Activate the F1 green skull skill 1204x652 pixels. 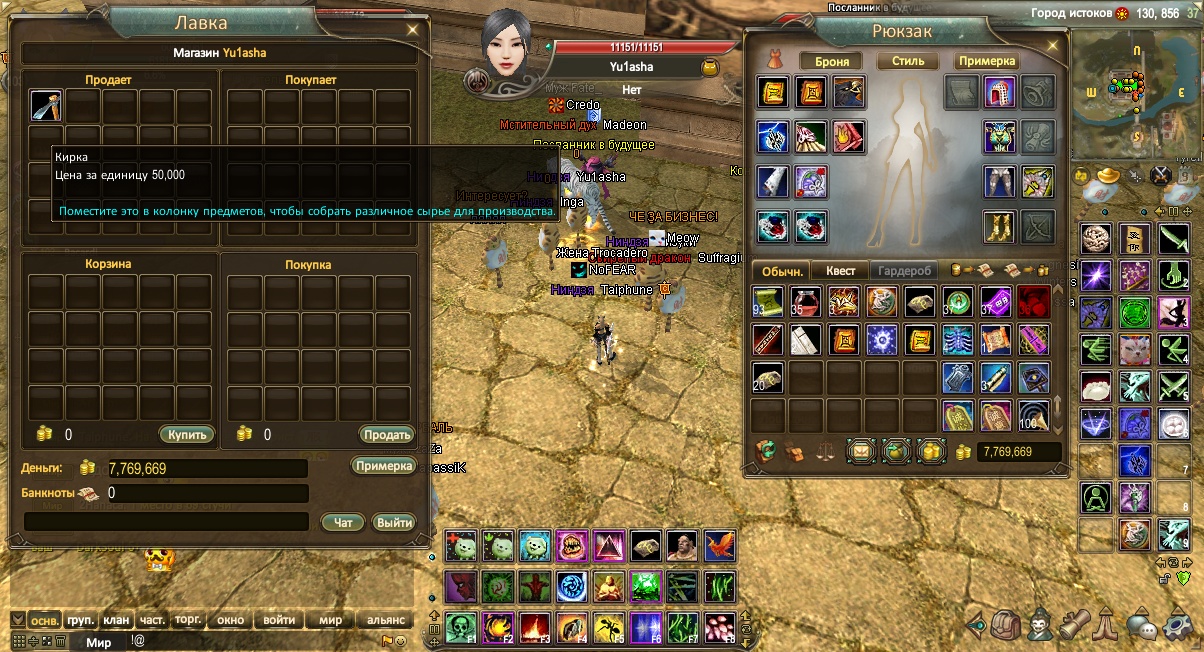pyautogui.click(x=461, y=626)
